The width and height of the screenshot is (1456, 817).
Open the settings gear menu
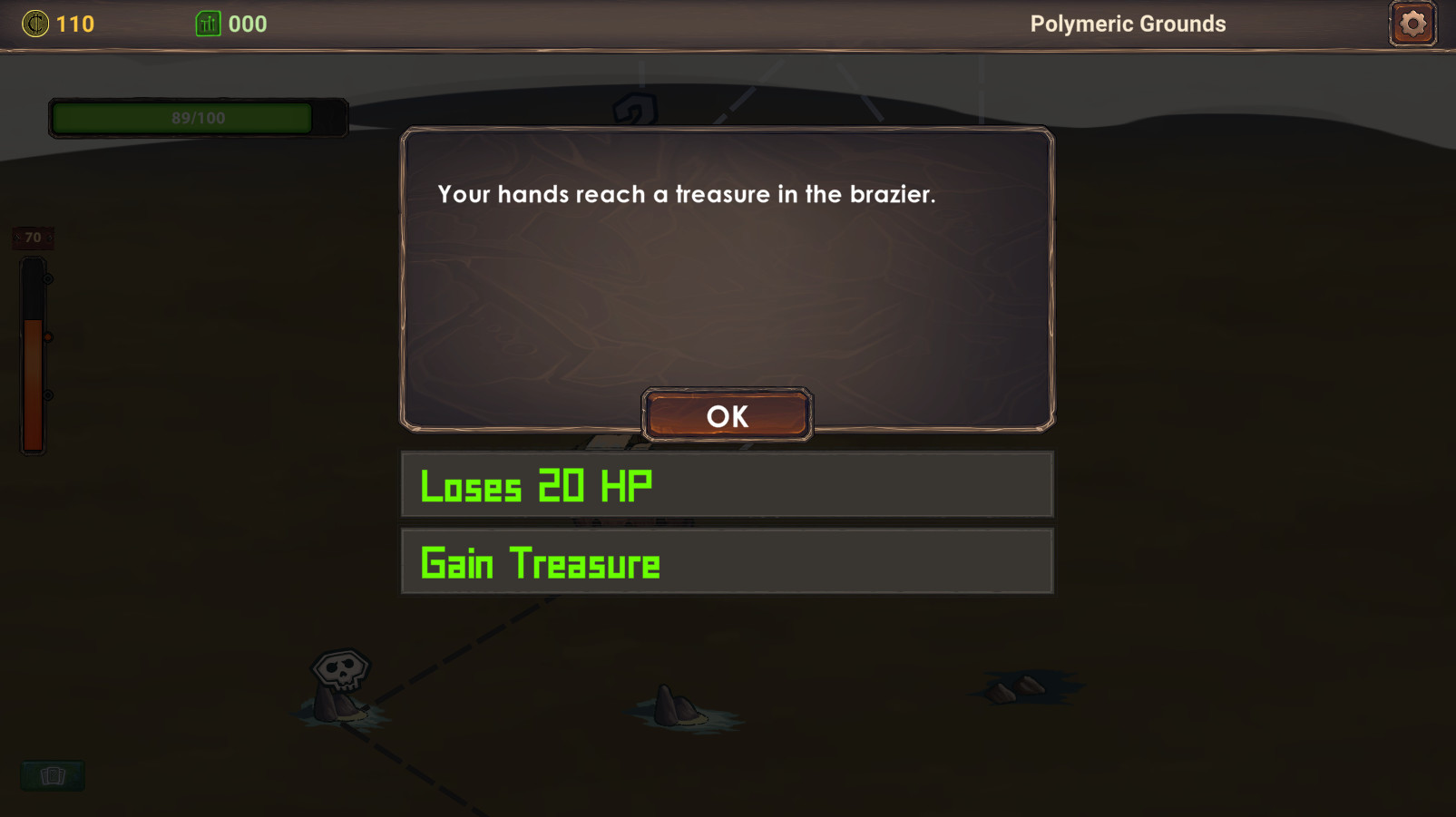tap(1412, 23)
